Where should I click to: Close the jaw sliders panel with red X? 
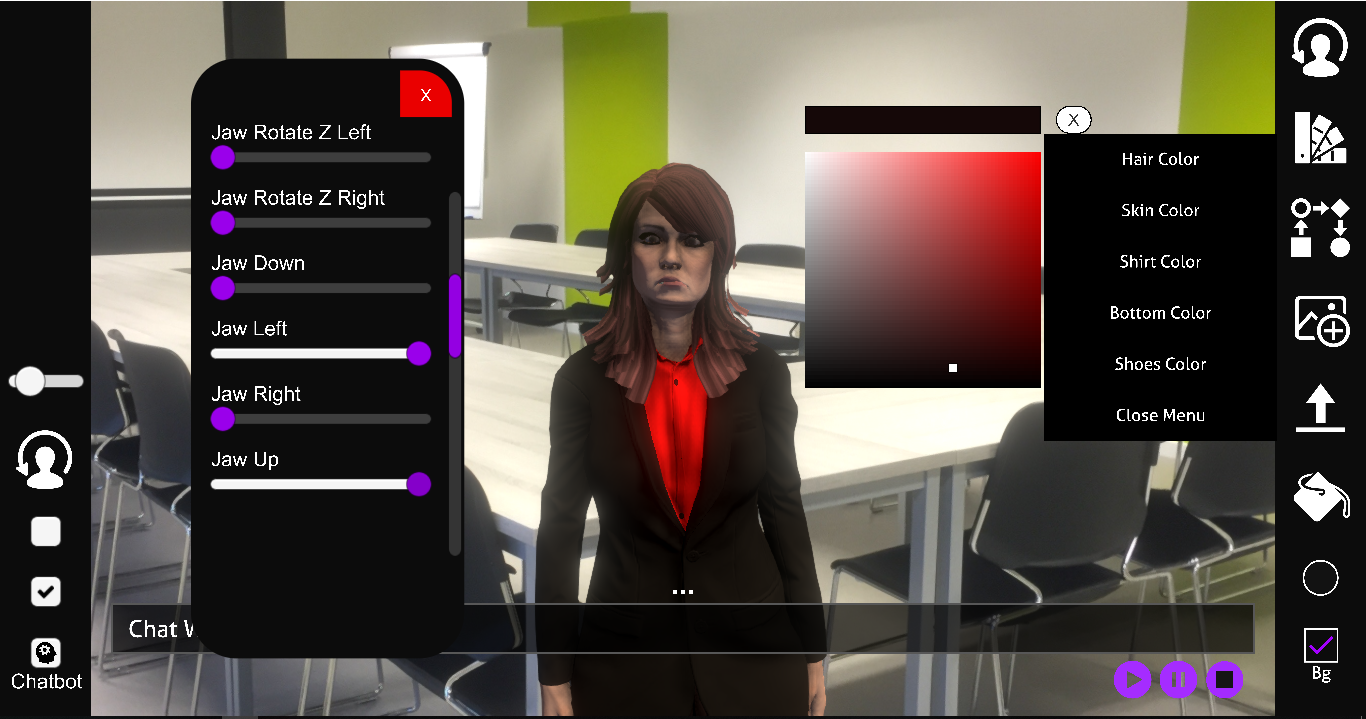click(425, 95)
